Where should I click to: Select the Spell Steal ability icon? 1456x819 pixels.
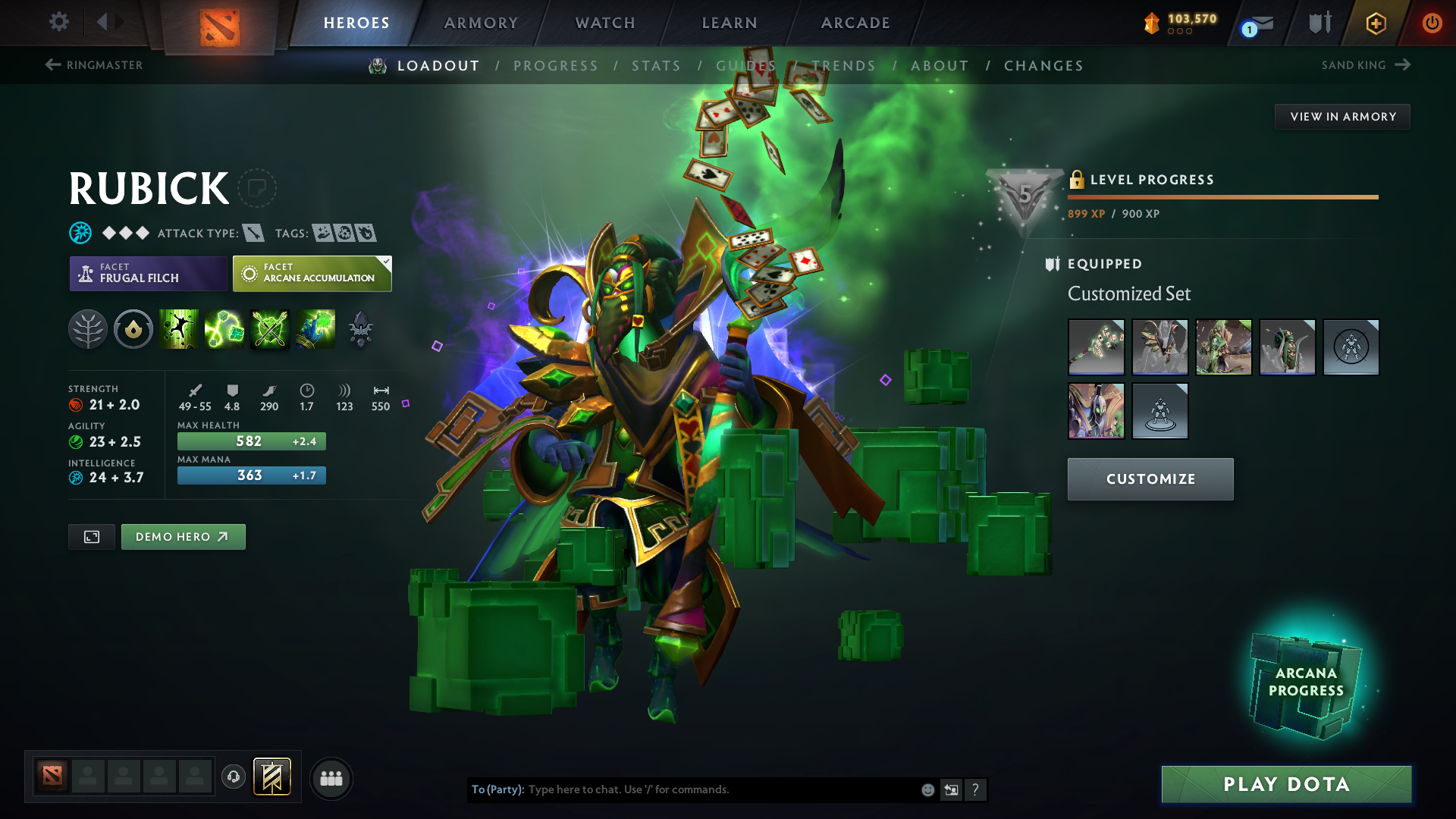[315, 329]
